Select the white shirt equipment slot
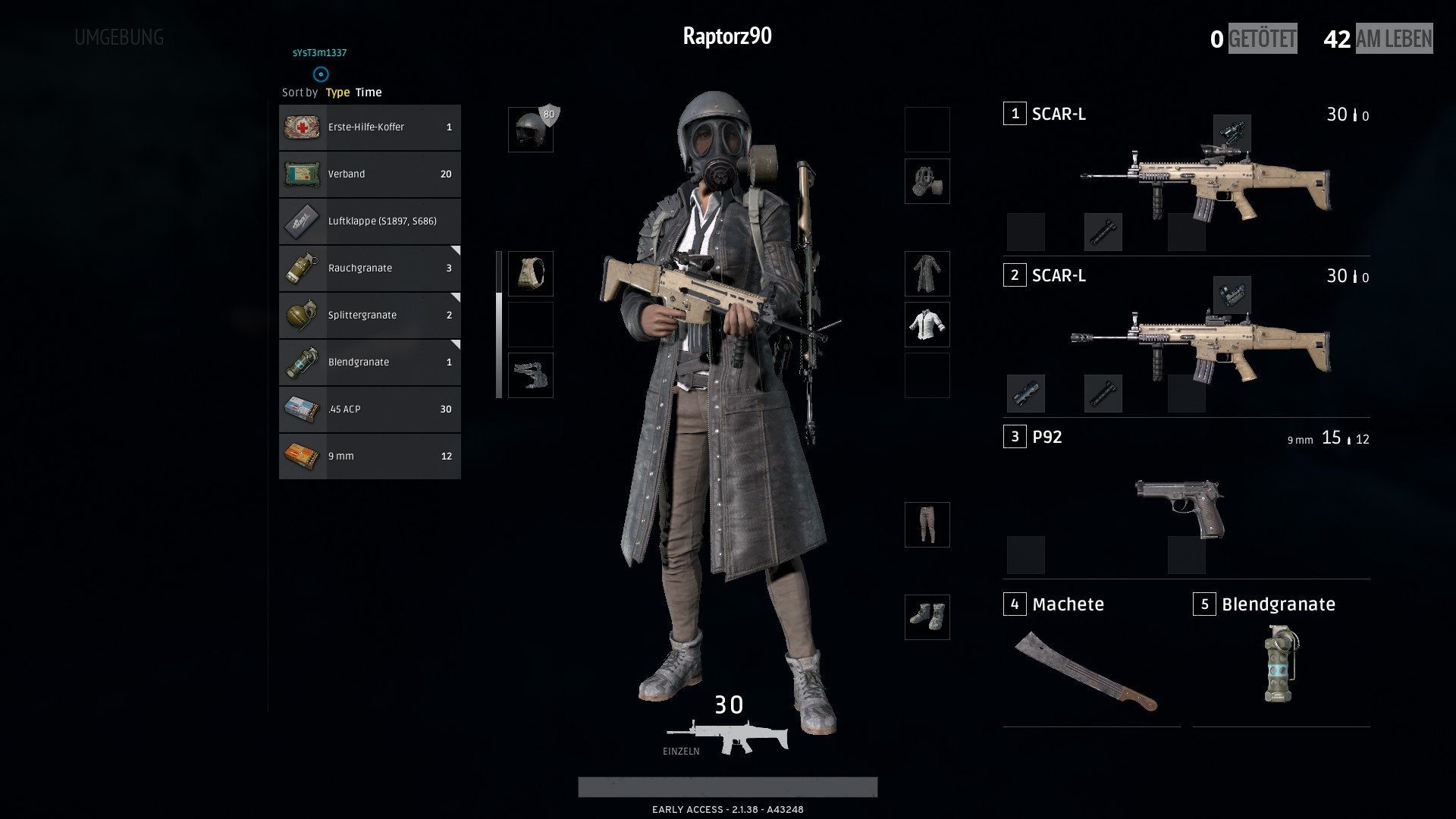This screenshot has height=819, width=1456. point(926,324)
